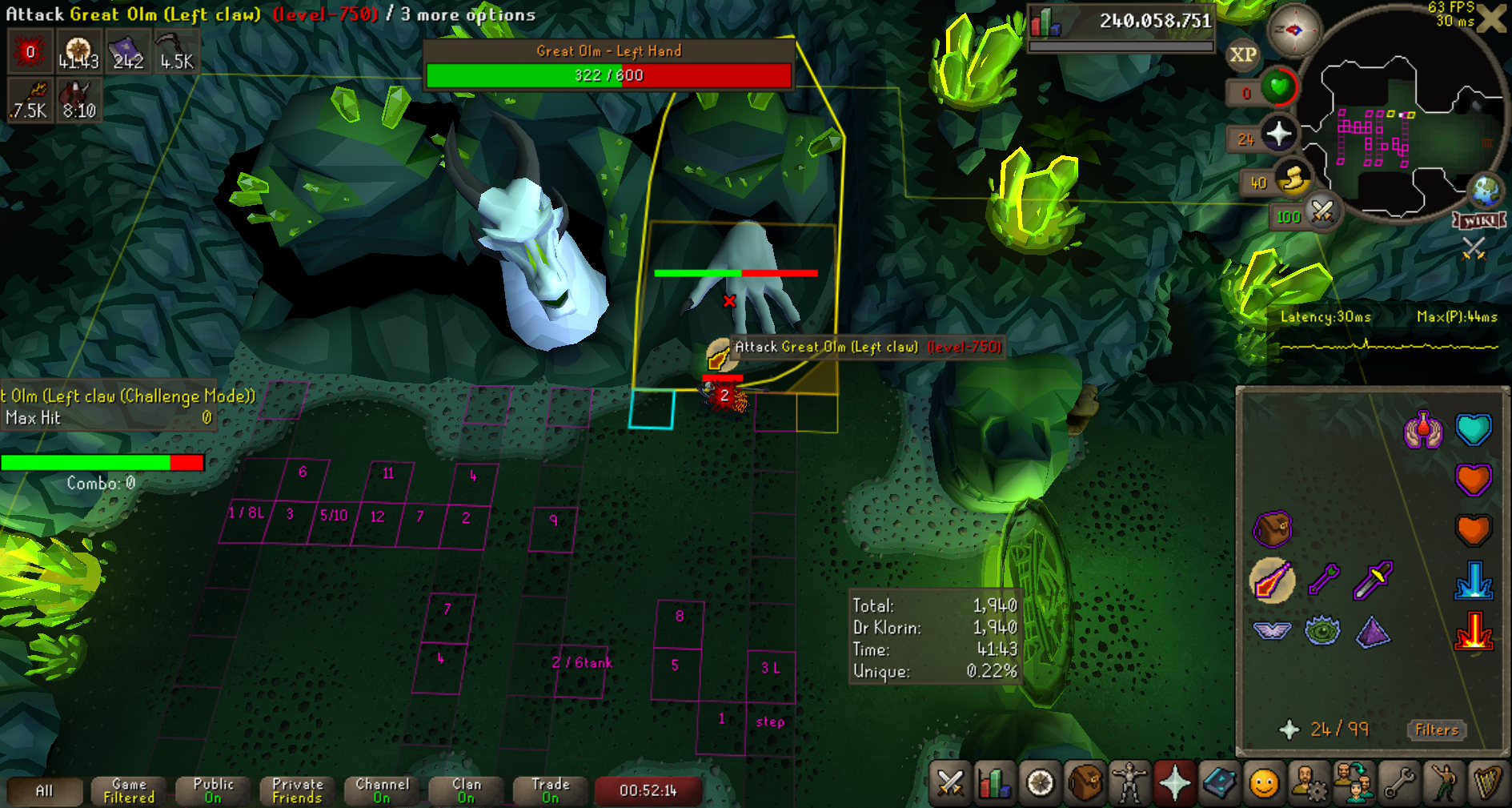Select the Game Filtered chat tab
The height and width of the screenshot is (808, 1512).
[129, 791]
